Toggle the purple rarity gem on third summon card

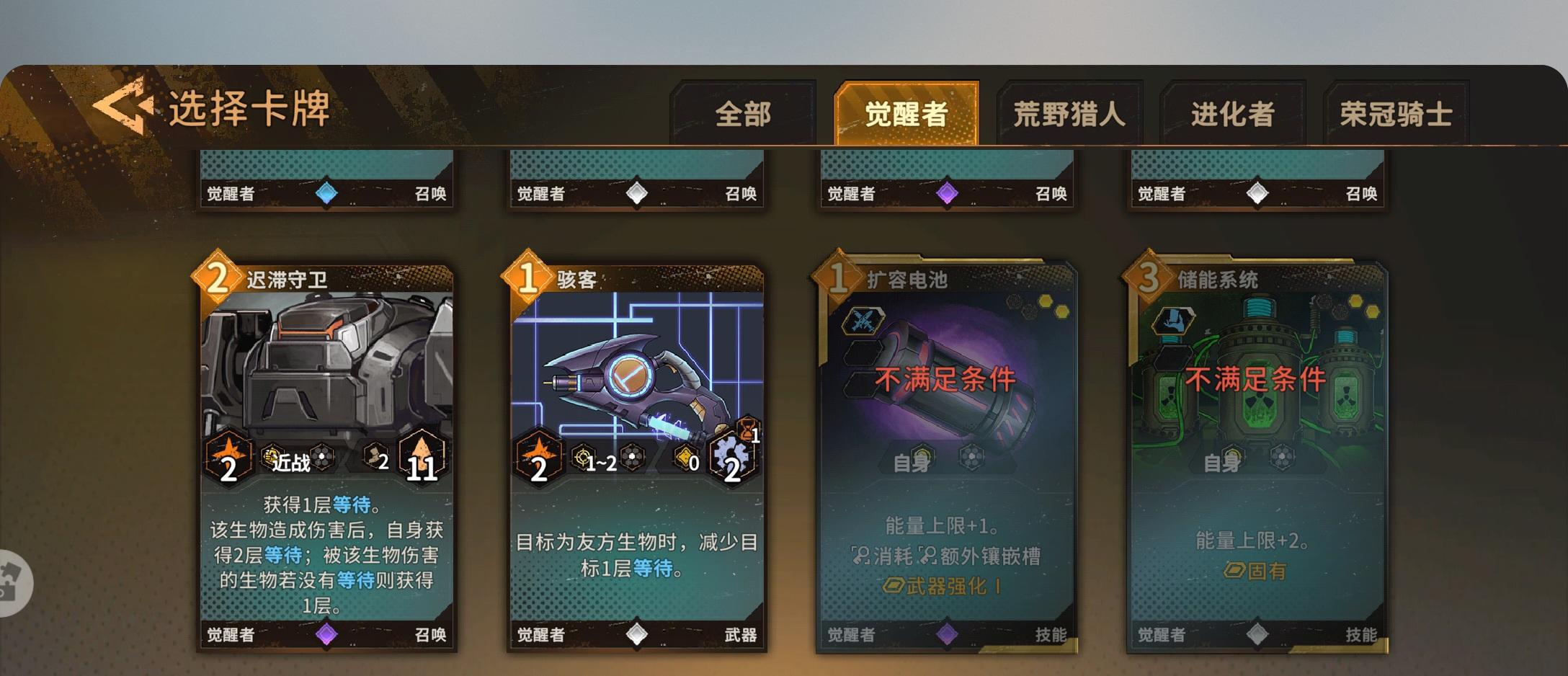point(947,192)
